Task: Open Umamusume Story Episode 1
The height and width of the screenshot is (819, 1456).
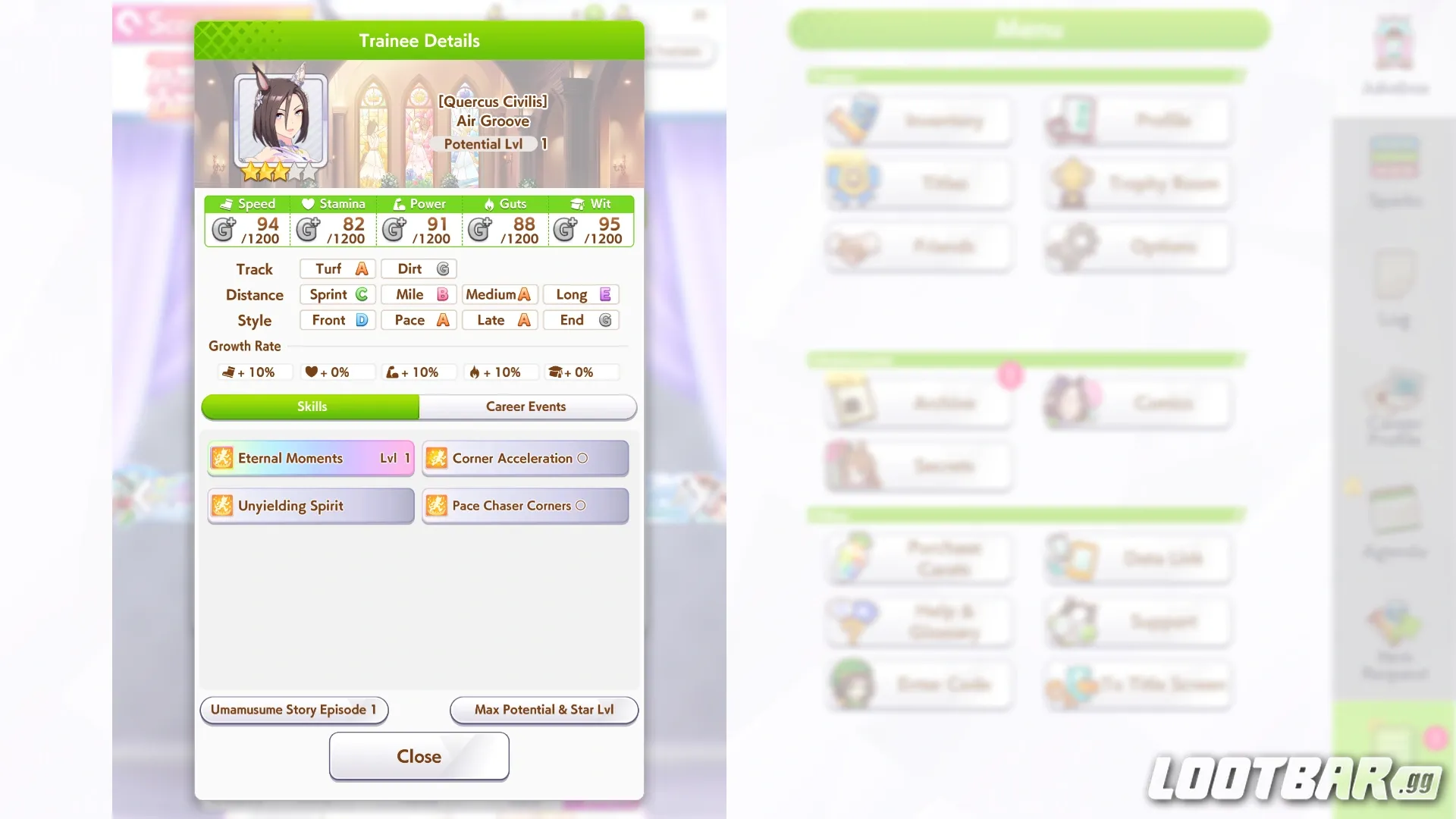Action: click(293, 710)
